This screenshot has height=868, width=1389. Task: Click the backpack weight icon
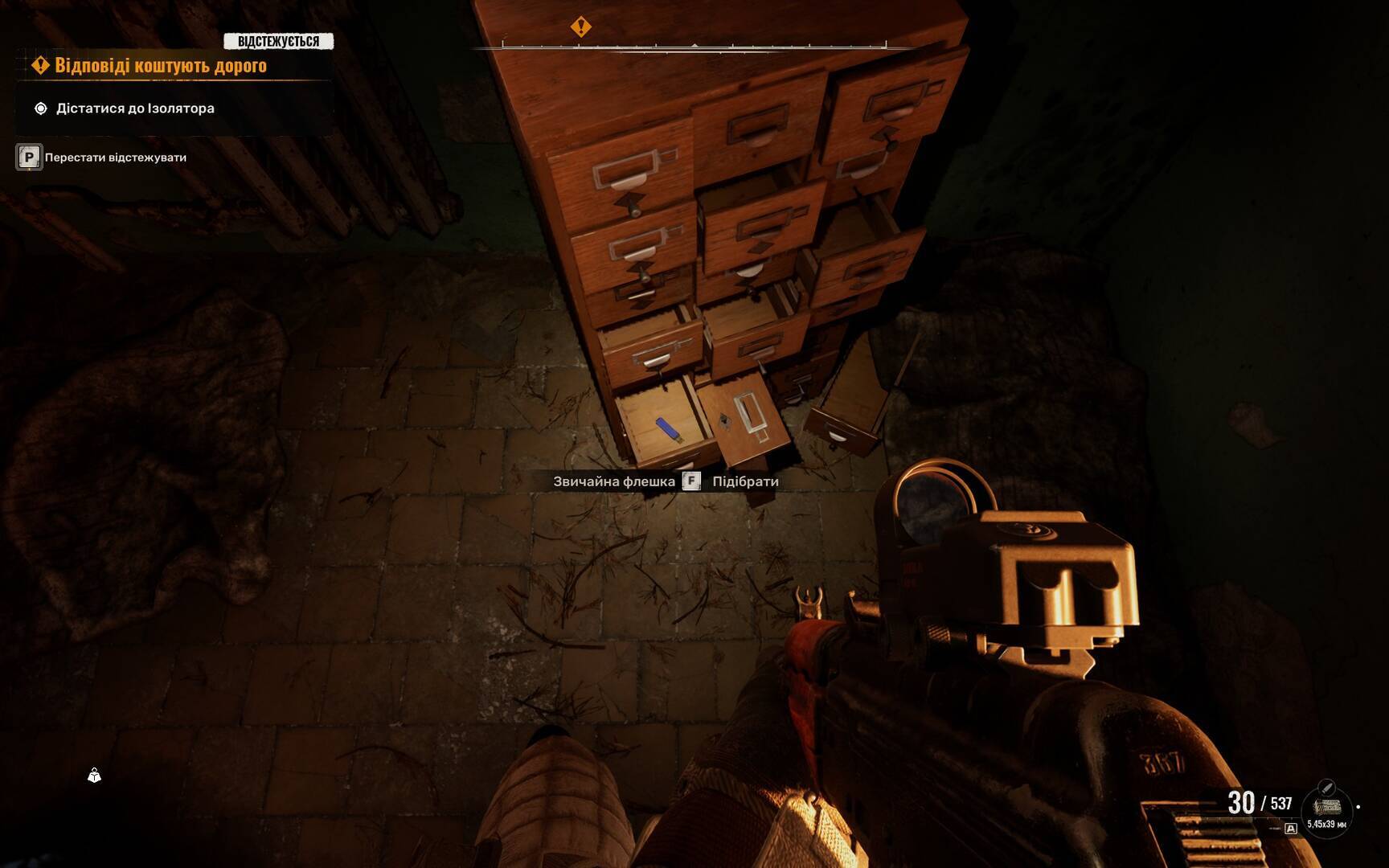coord(94,776)
